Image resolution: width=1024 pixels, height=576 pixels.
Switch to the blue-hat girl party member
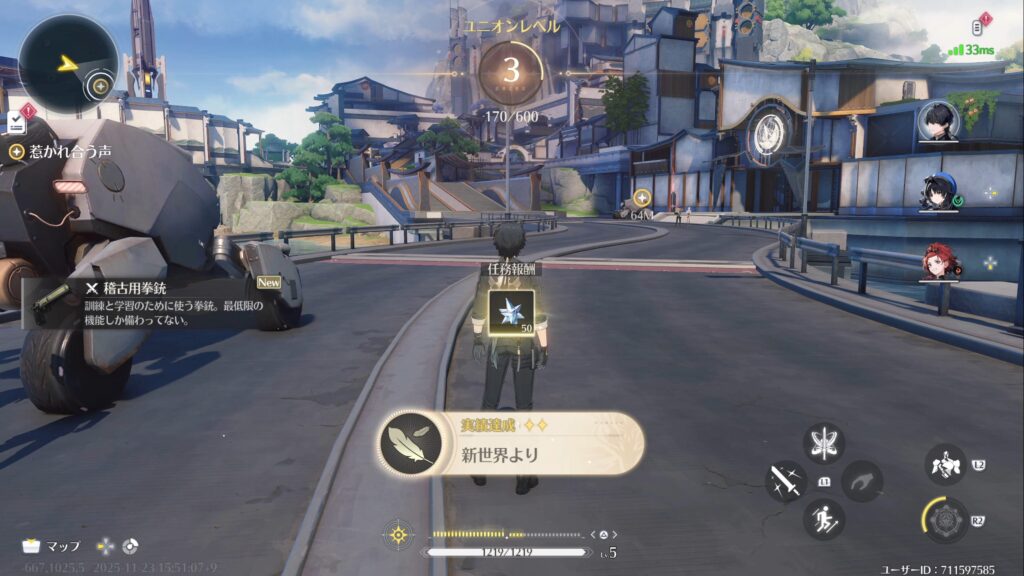pyautogui.click(x=940, y=192)
